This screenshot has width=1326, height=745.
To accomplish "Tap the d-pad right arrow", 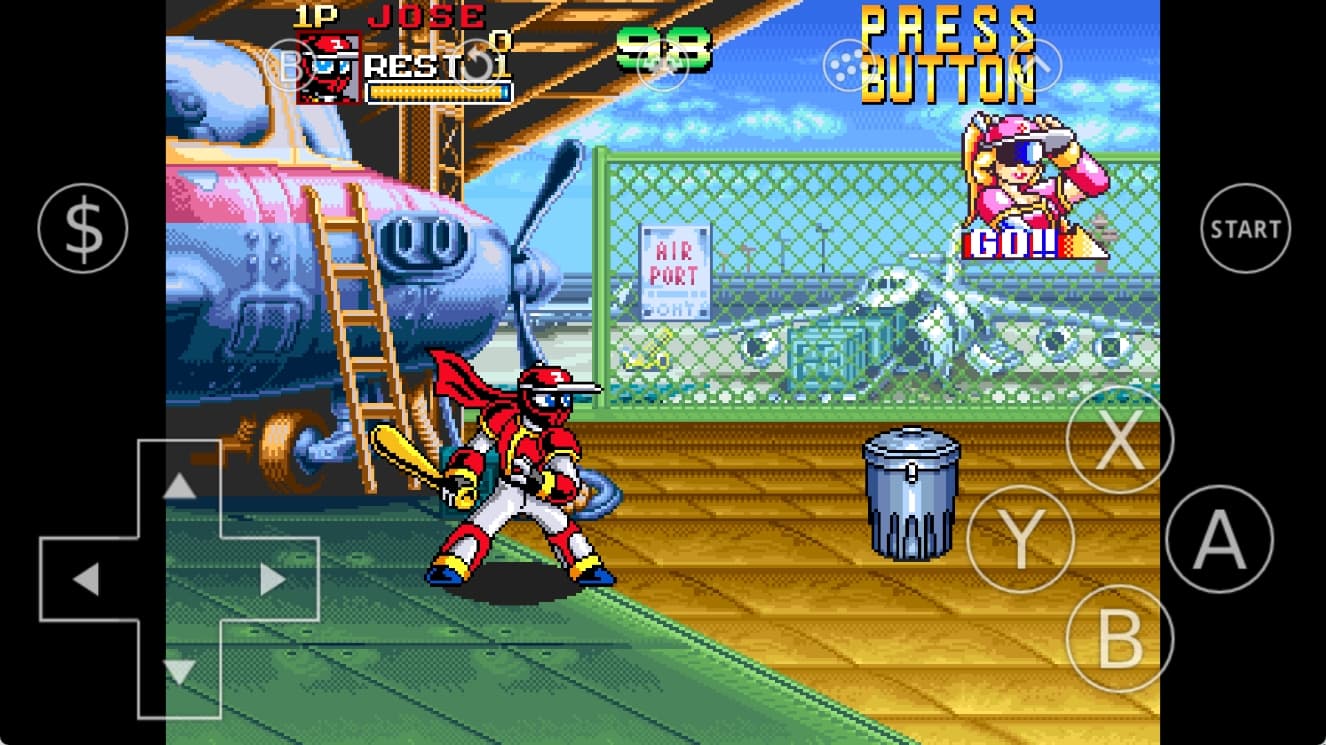I will coord(272,579).
